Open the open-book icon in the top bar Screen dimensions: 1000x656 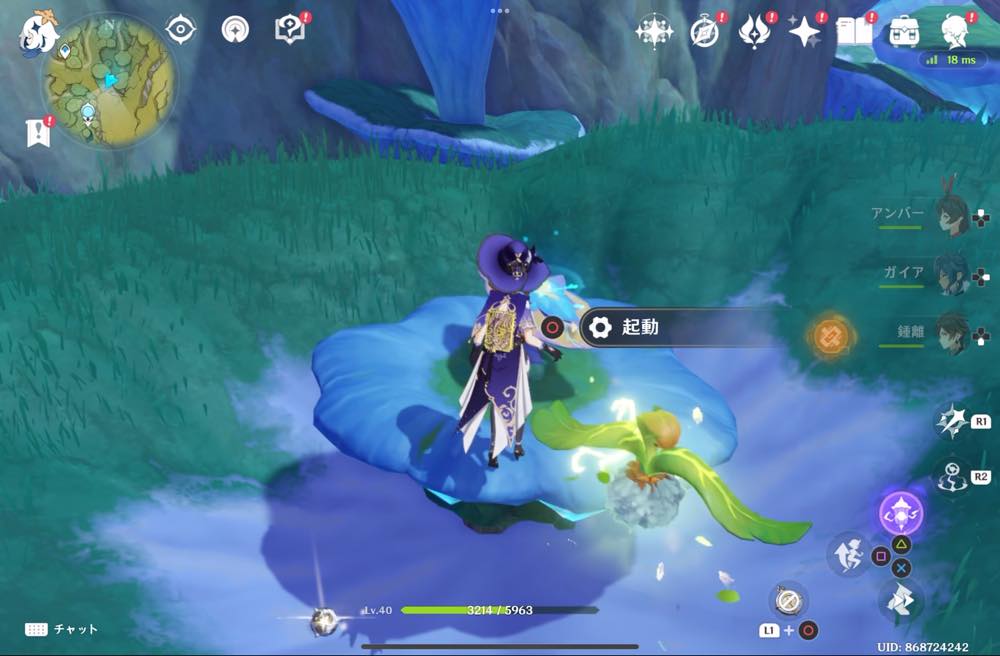tap(854, 31)
